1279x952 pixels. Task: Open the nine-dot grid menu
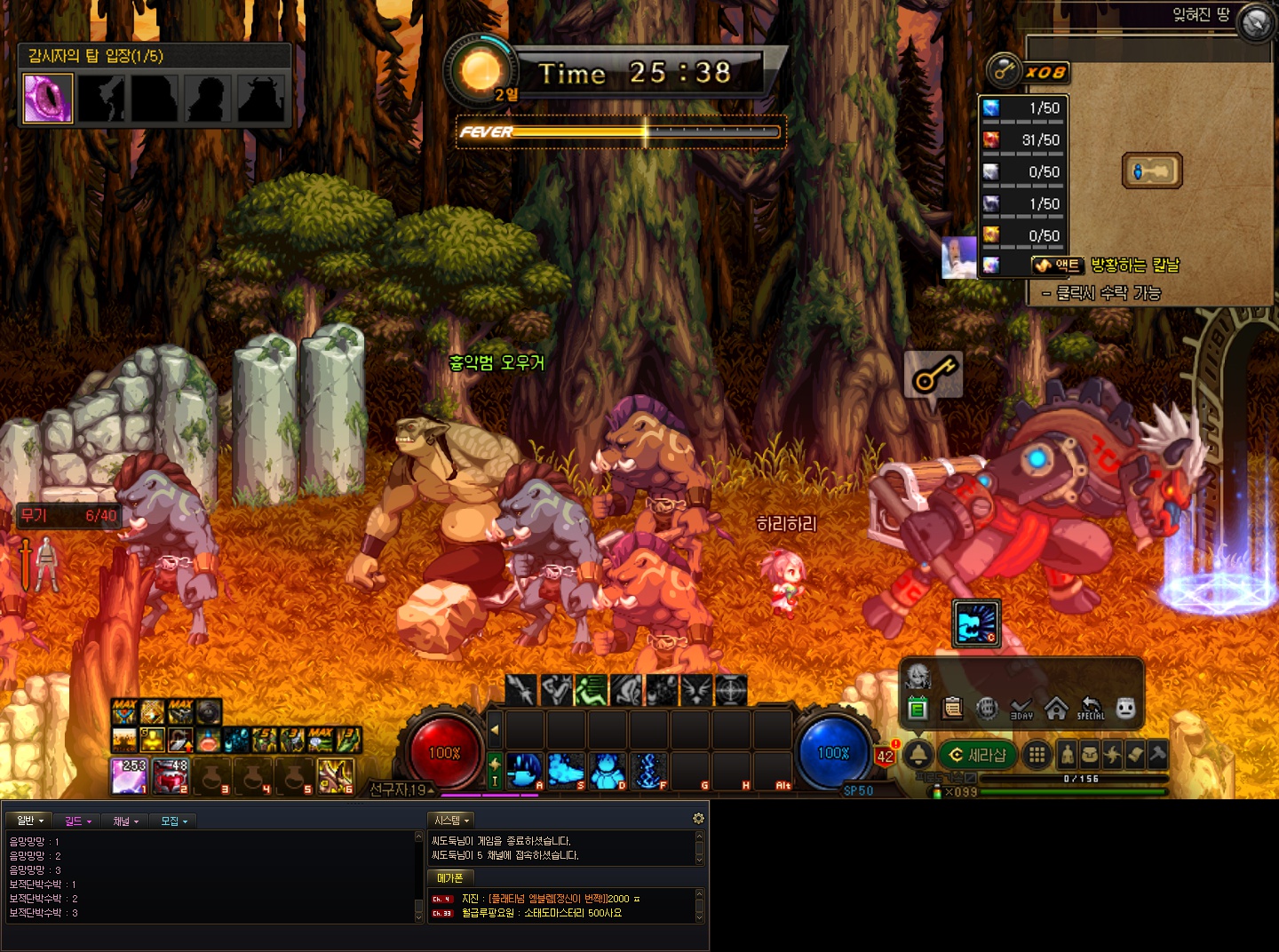(x=1036, y=755)
